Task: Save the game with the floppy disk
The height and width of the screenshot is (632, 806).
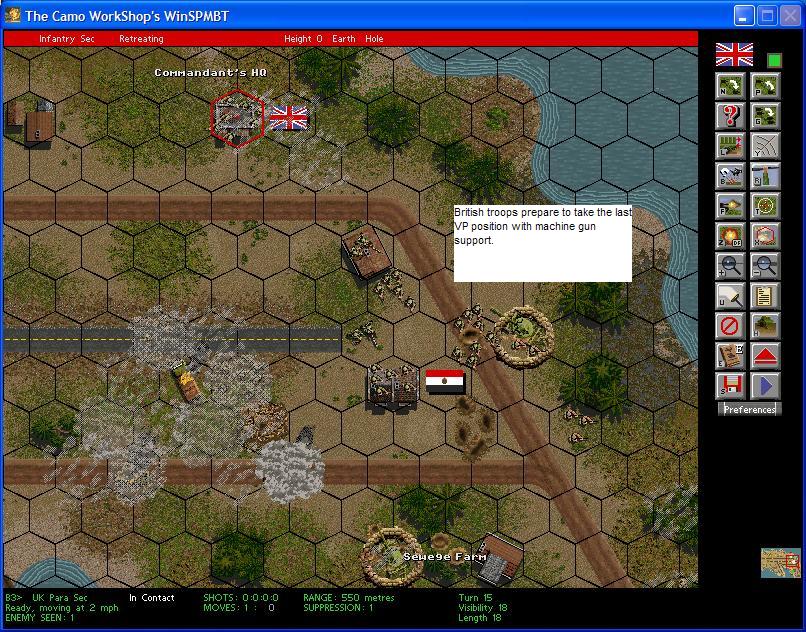Action: pos(731,386)
